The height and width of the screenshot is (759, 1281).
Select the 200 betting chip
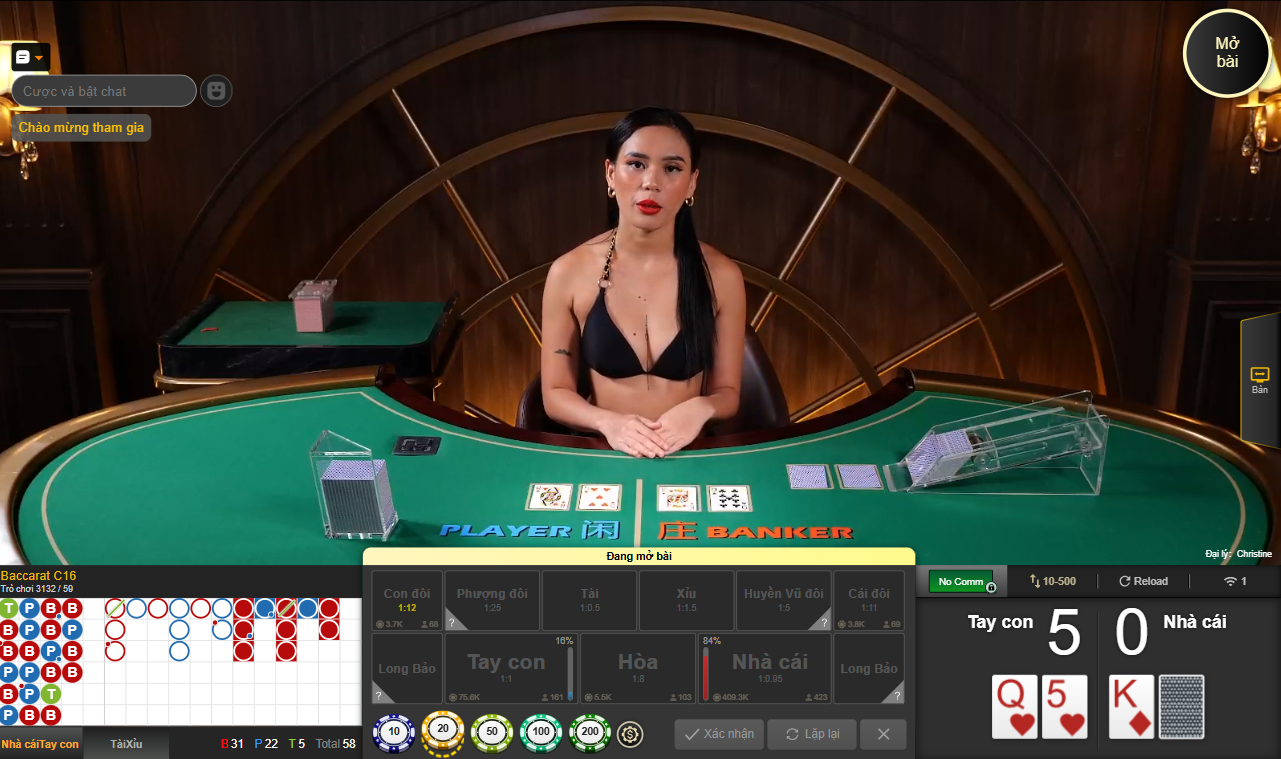589,732
